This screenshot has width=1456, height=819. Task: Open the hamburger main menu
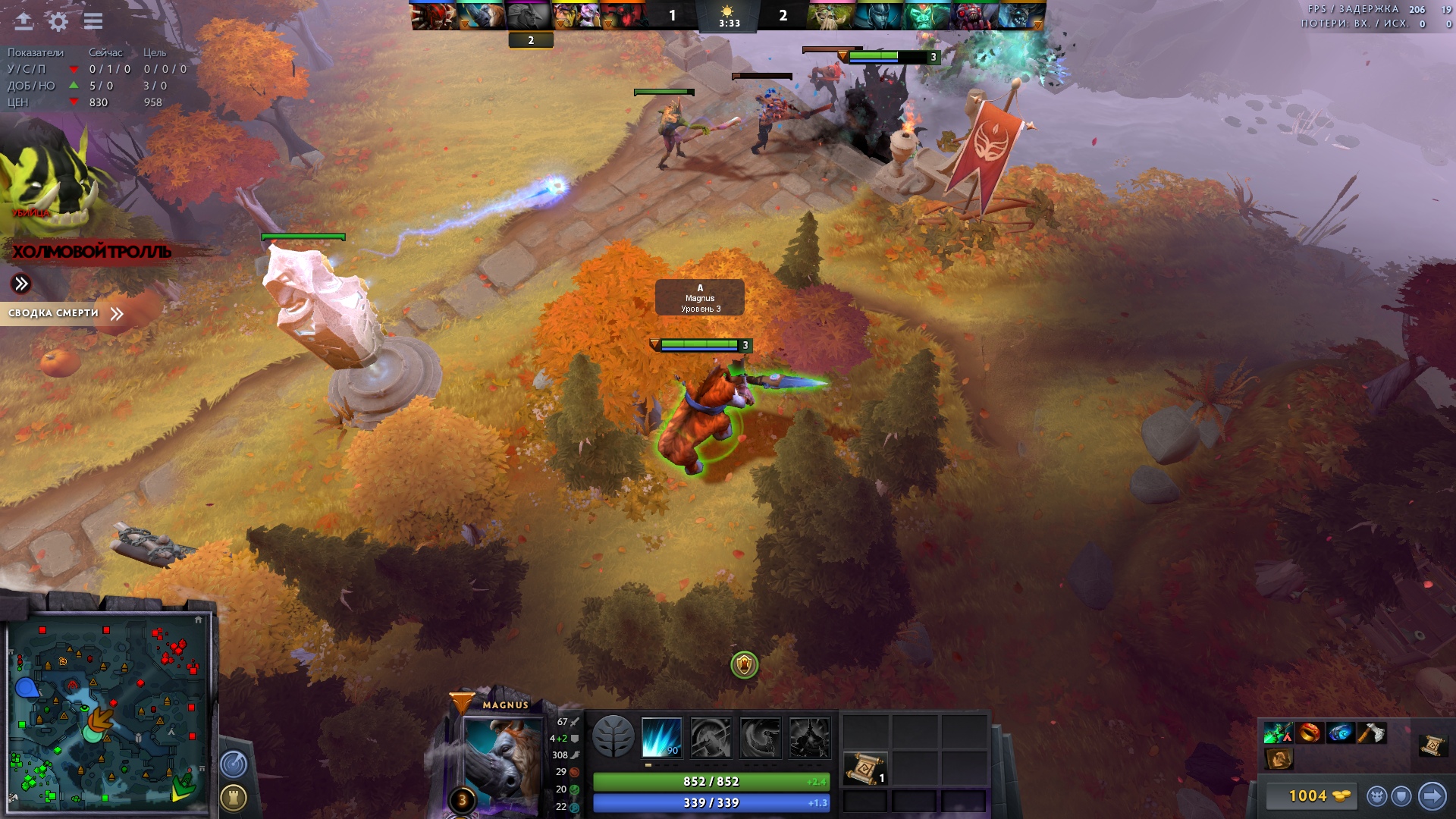point(93,21)
